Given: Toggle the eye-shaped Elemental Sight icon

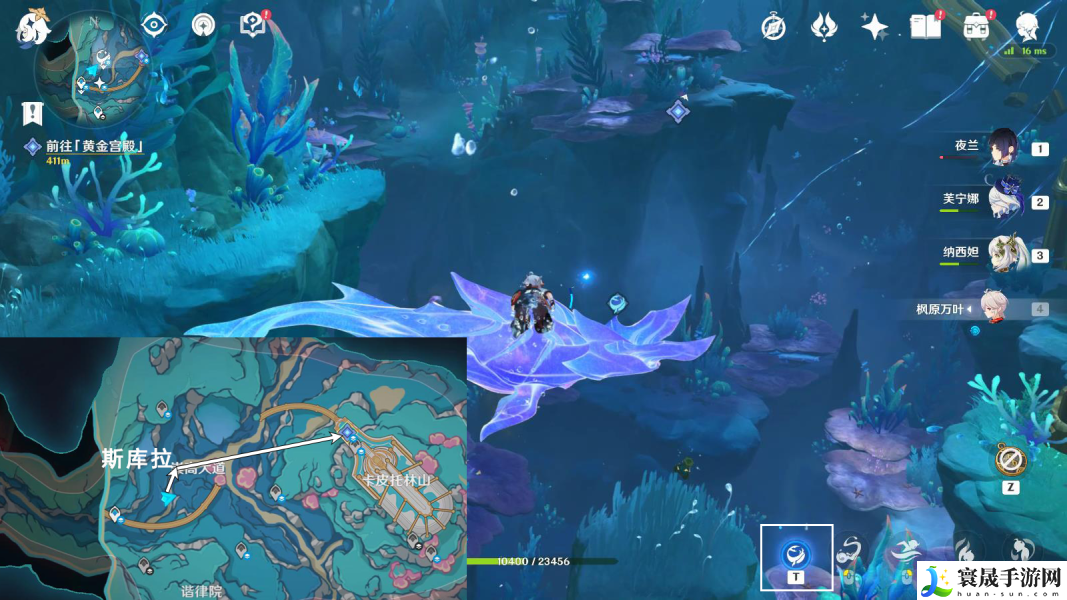Looking at the screenshot, I should 154,25.
